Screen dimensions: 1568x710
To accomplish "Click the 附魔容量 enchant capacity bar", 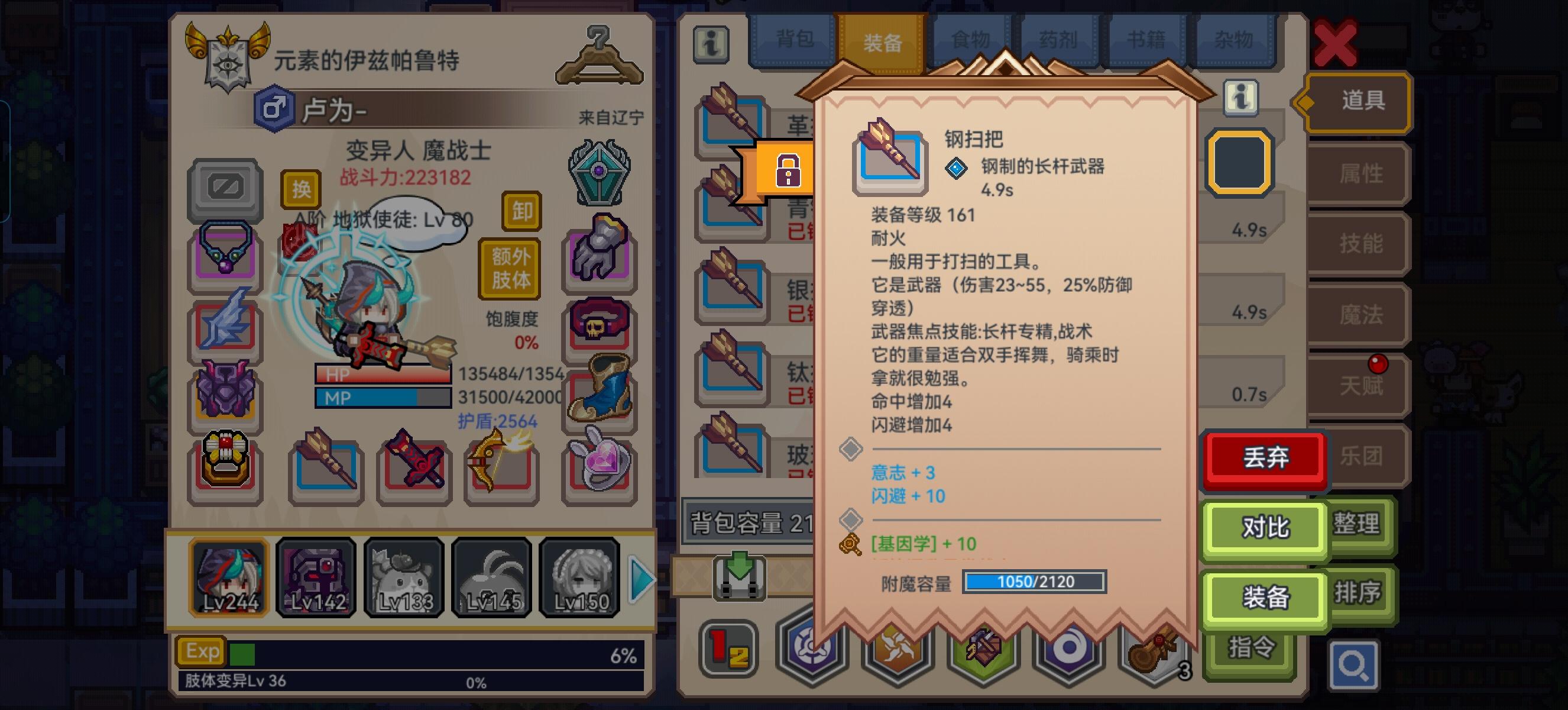I will click(x=1035, y=582).
